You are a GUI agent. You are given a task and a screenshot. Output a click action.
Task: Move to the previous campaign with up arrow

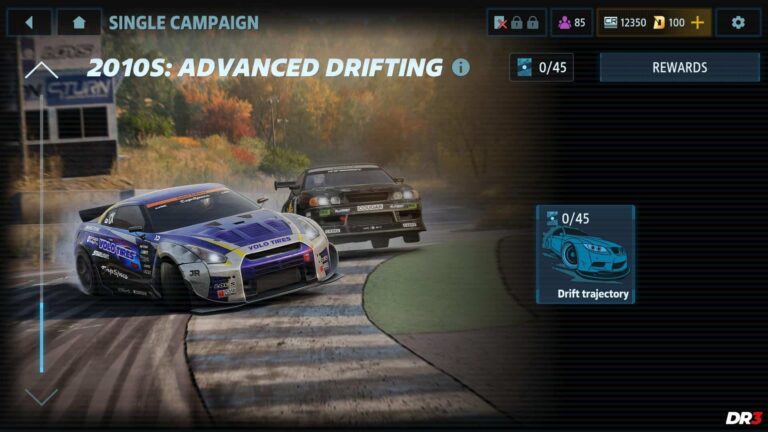pos(41,71)
